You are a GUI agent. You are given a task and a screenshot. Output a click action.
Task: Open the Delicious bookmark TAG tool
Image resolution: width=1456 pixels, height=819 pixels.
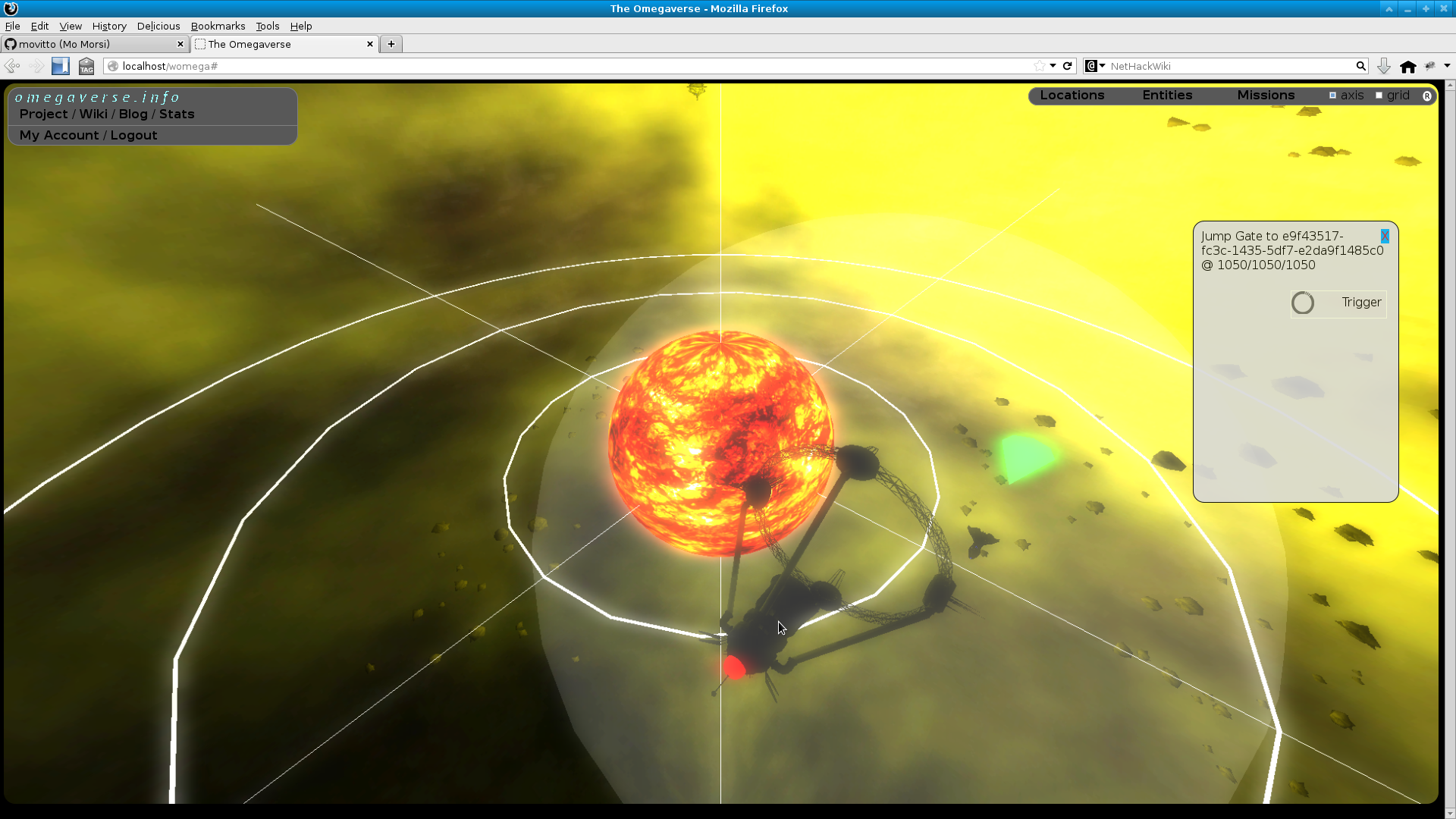coord(86,66)
